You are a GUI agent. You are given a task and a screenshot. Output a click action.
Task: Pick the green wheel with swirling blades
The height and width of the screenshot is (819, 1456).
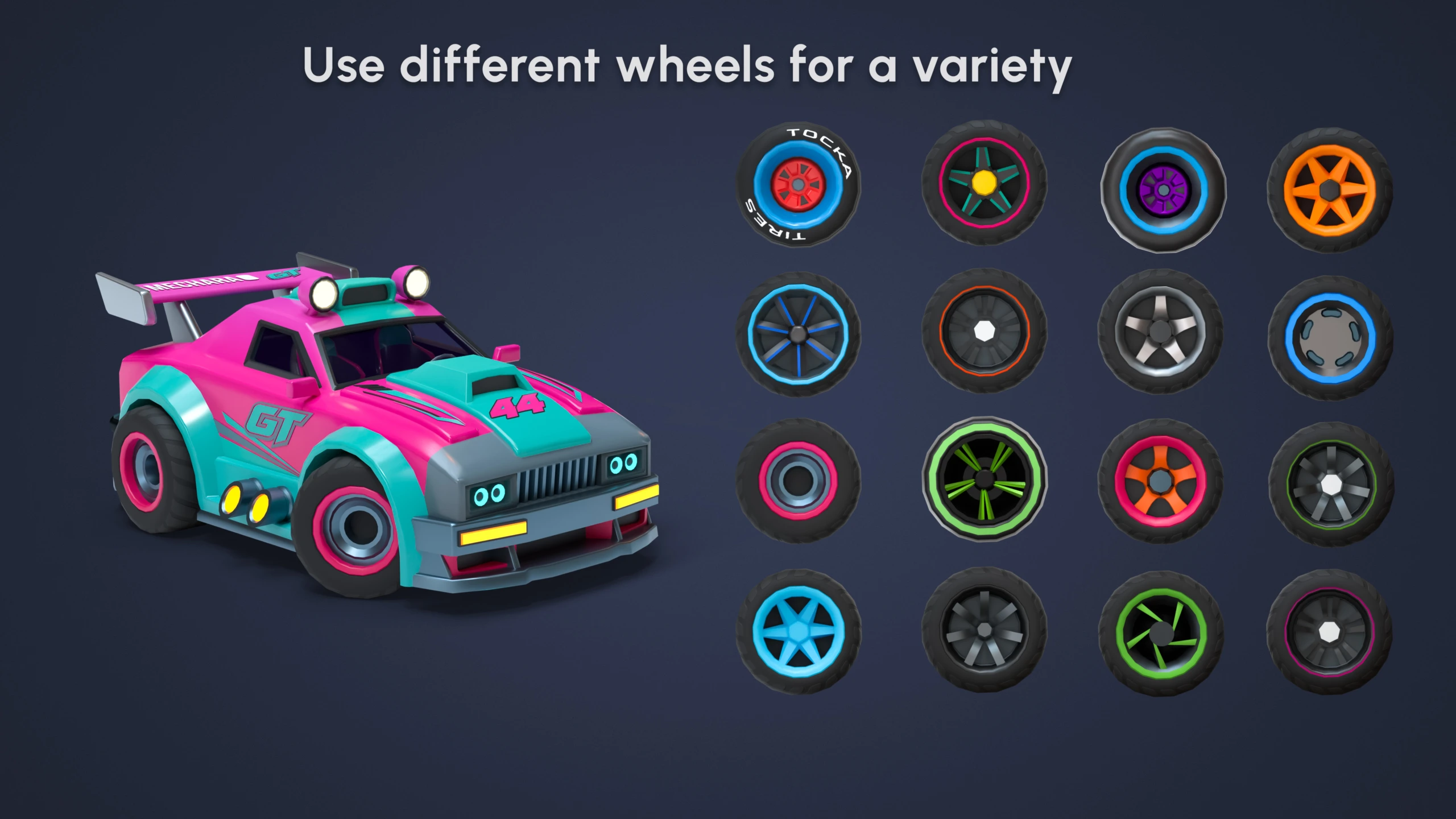1160,633
